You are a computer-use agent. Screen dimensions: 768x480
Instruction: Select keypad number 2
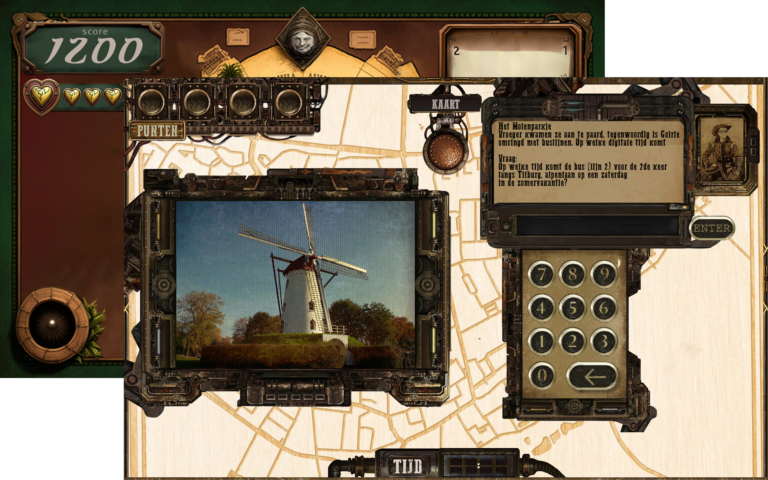573,341
